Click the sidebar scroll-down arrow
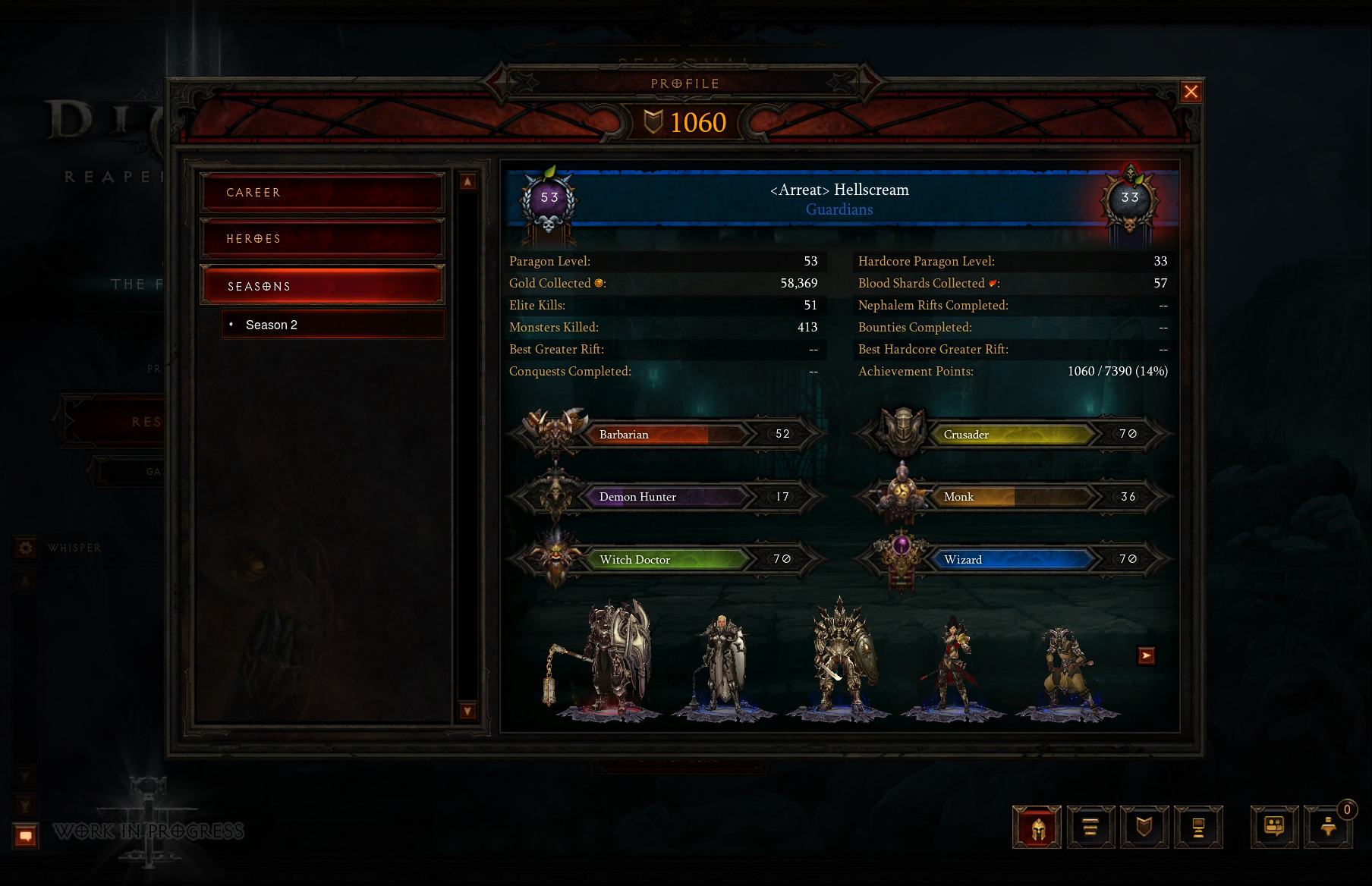Image resolution: width=1372 pixels, height=886 pixels. click(467, 711)
